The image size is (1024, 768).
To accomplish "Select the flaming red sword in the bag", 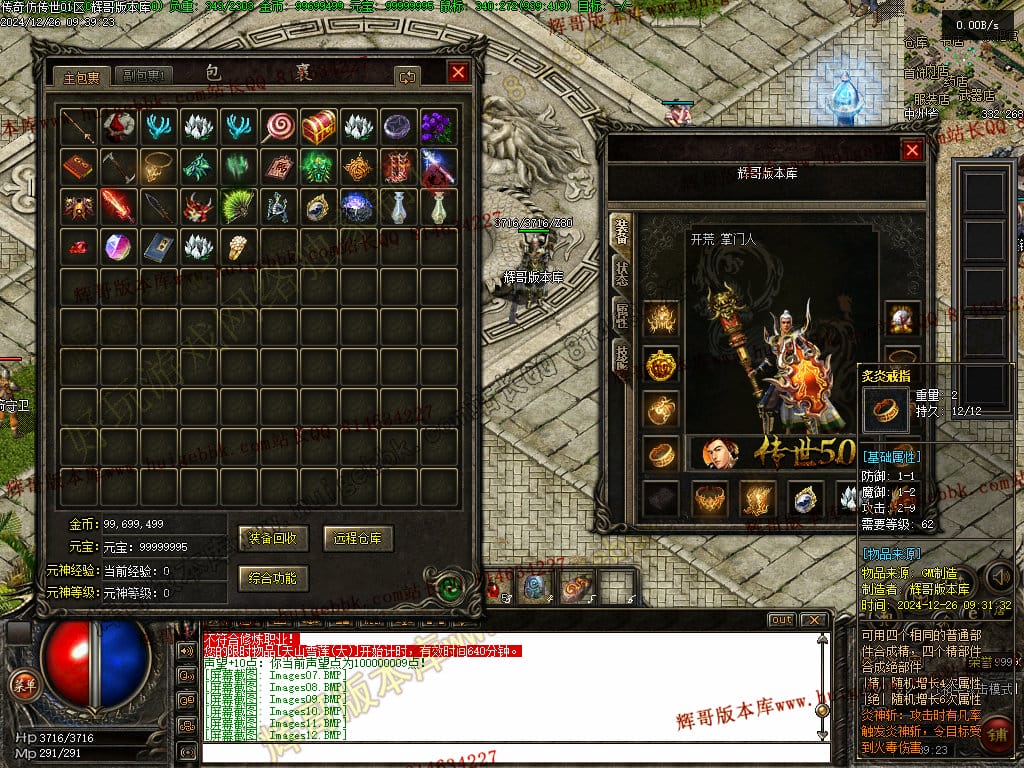I will pos(119,207).
